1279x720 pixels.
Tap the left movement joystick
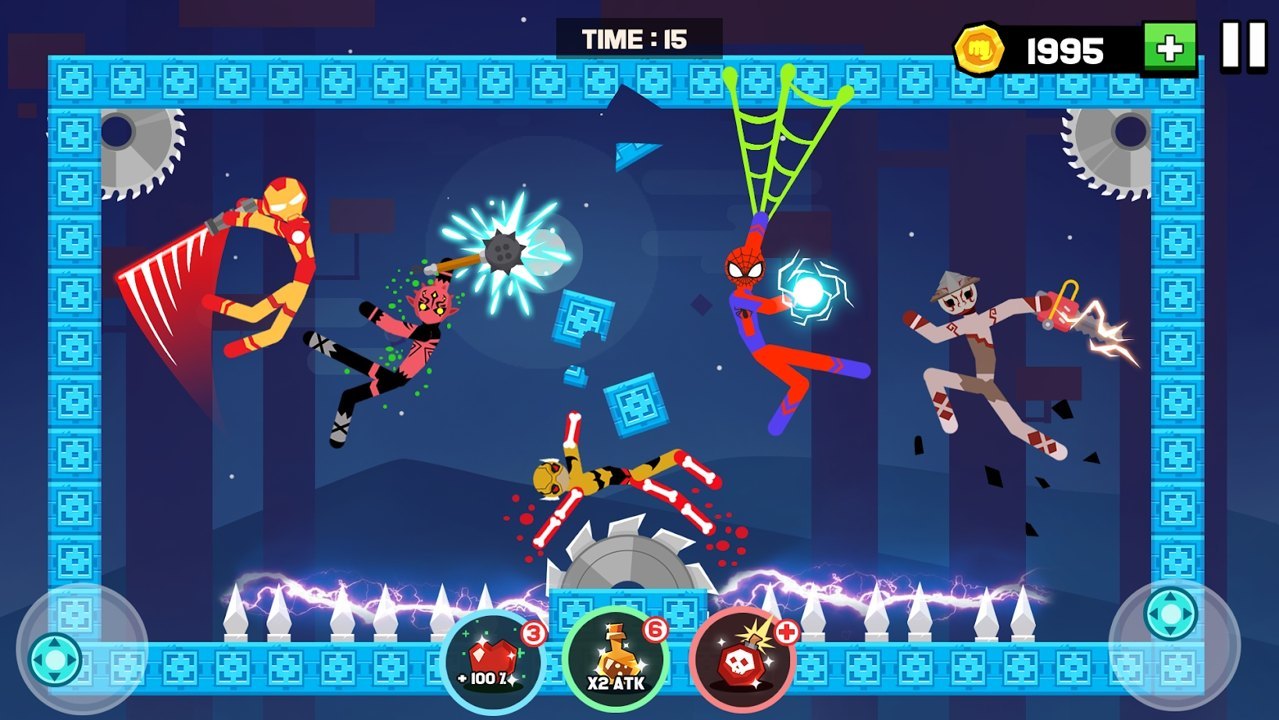pyautogui.click(x=55, y=658)
